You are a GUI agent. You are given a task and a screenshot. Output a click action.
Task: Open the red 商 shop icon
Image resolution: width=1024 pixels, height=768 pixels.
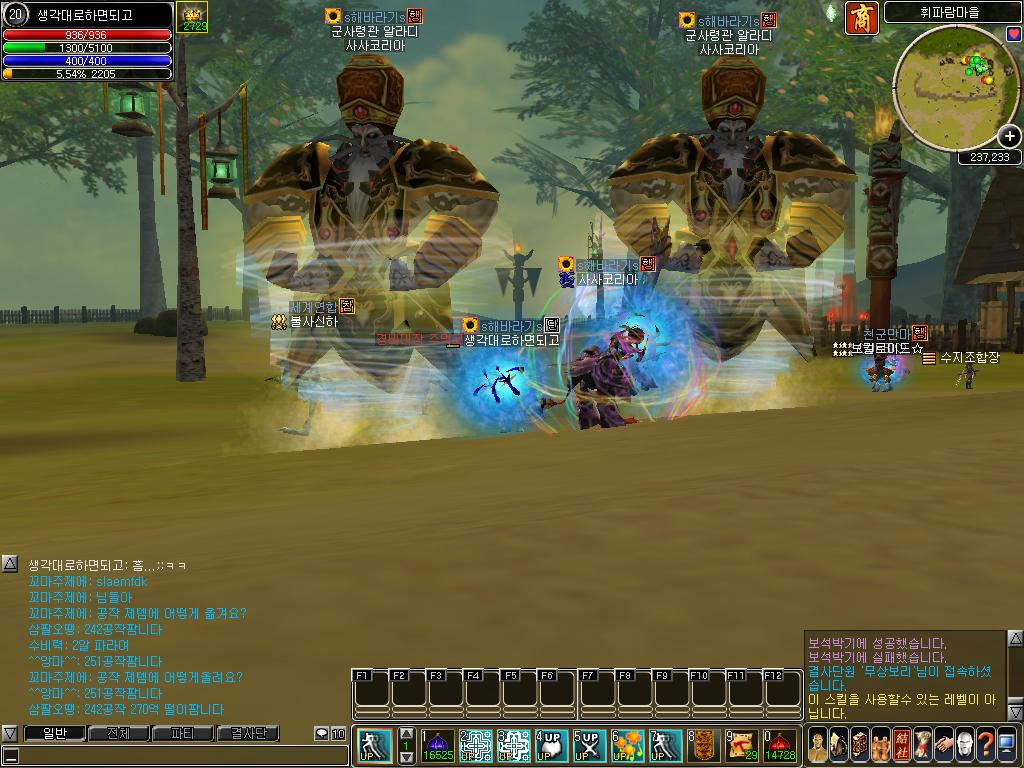(x=861, y=18)
